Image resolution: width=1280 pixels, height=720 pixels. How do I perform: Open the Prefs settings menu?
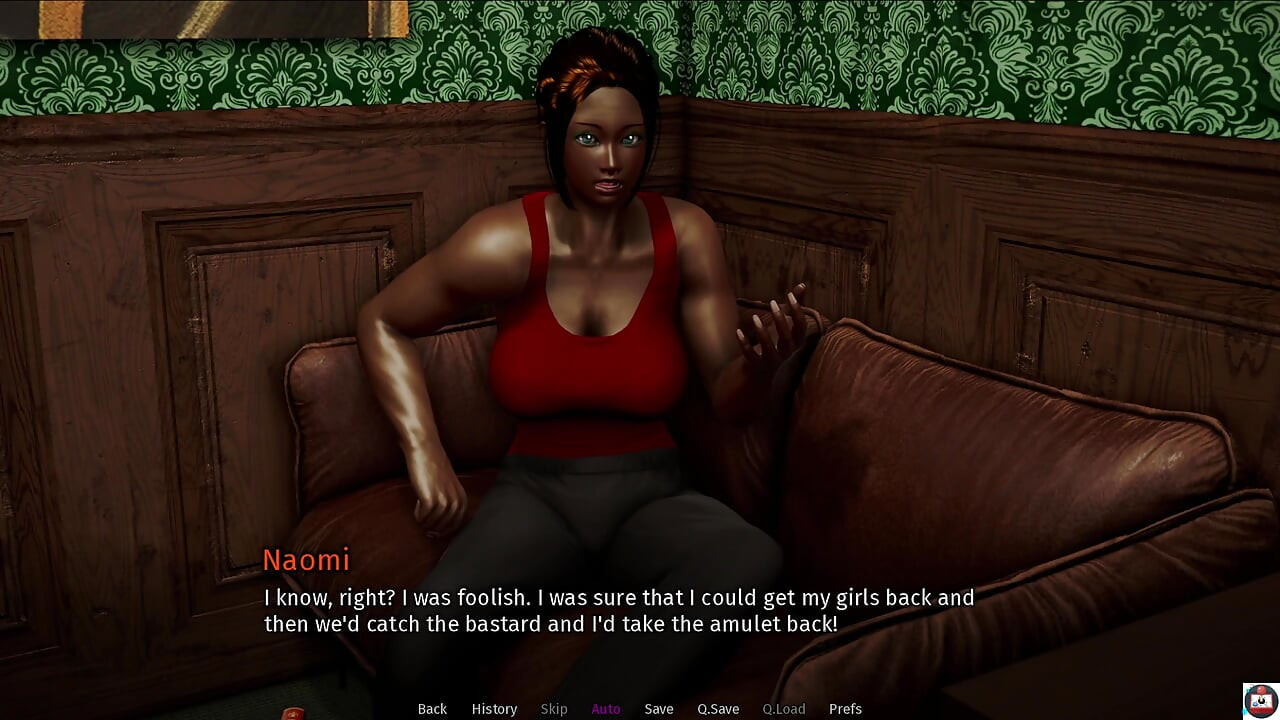tap(845, 709)
